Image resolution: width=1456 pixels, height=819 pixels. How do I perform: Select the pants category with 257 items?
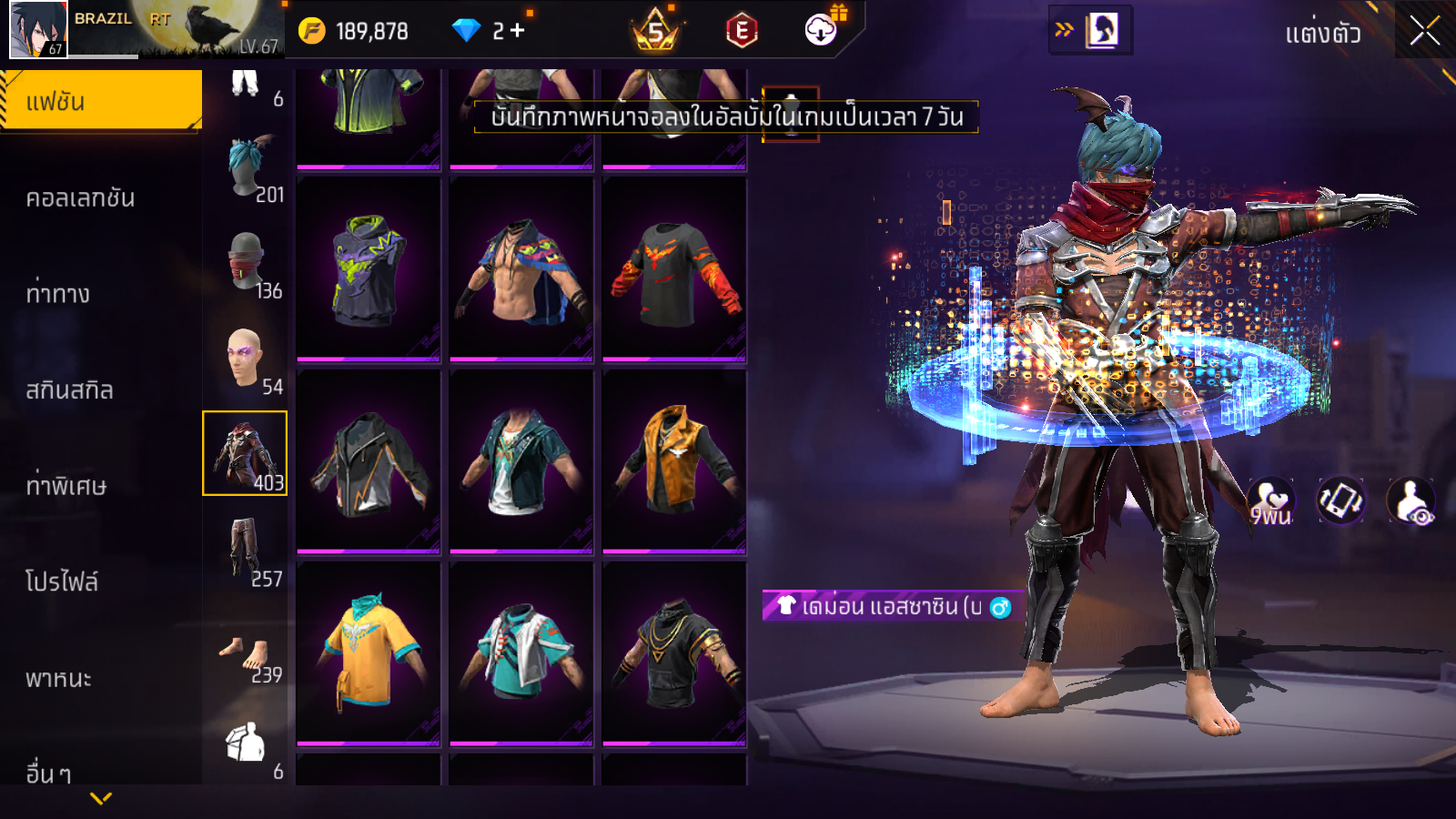[x=246, y=550]
